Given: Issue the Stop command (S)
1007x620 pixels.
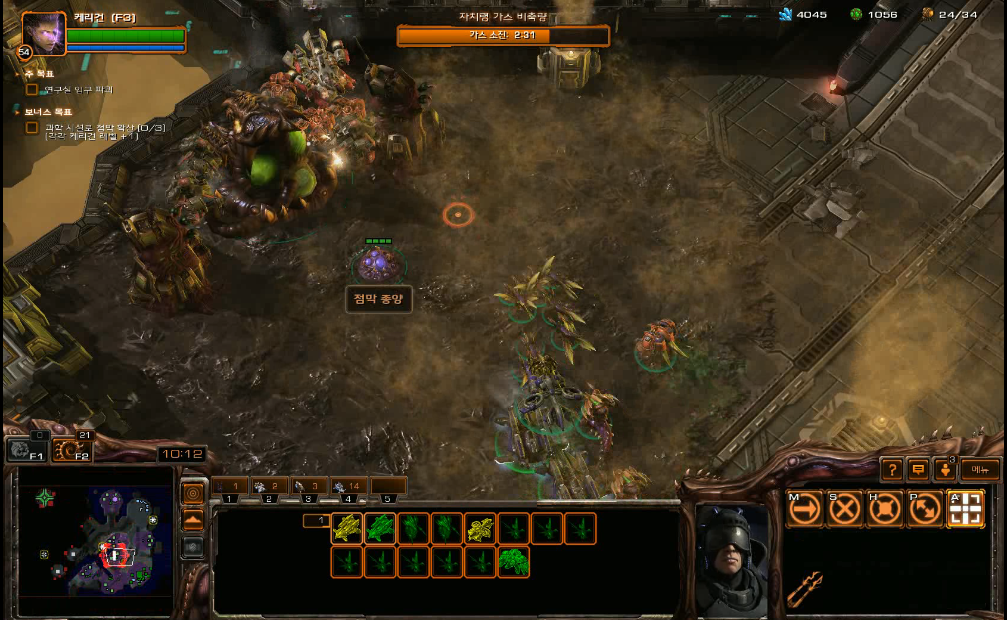Looking at the screenshot, I should (x=845, y=509).
